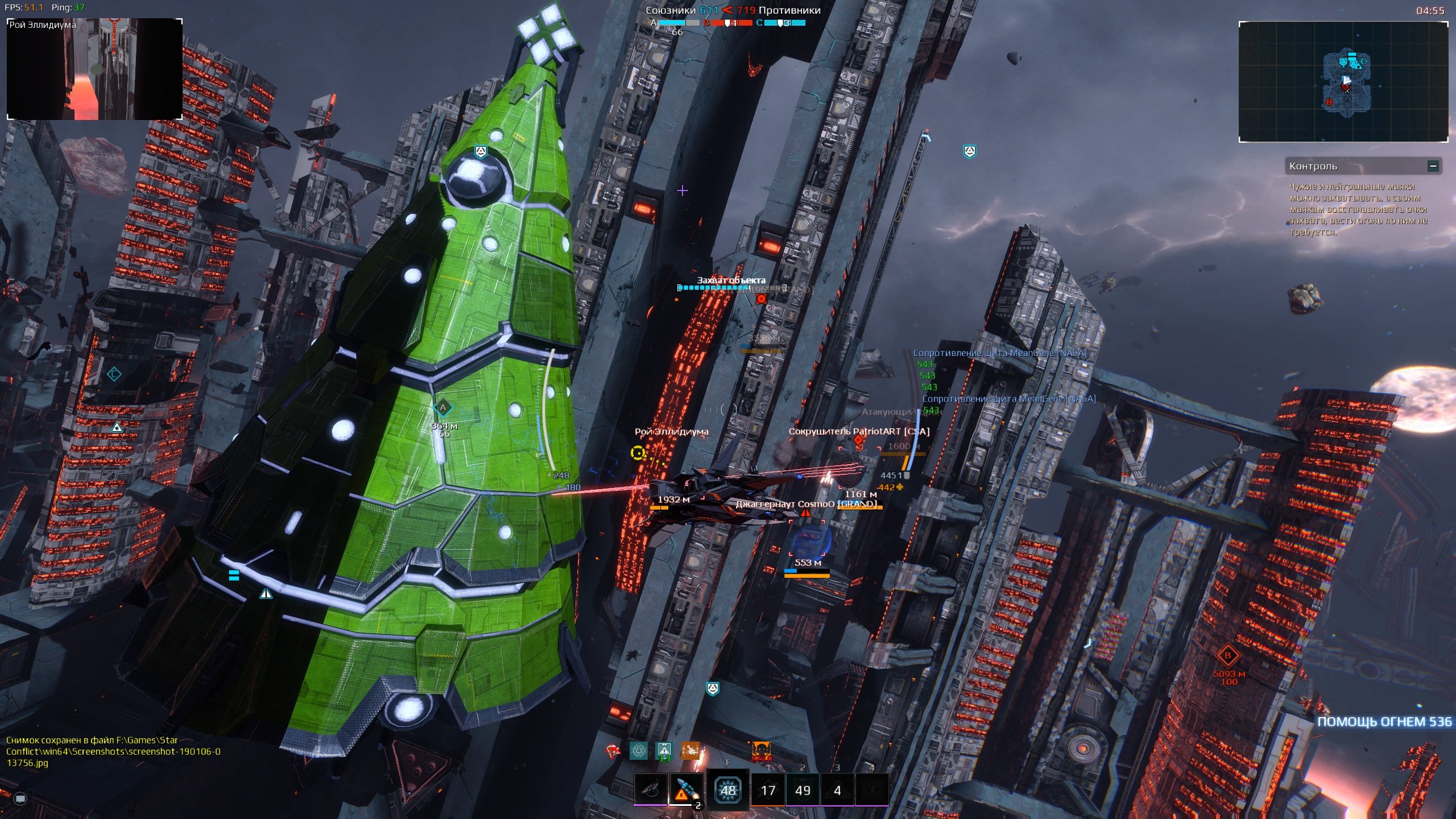Select red beacon B marker on minimap
Screen dimensions: 1456x819
1329,102
